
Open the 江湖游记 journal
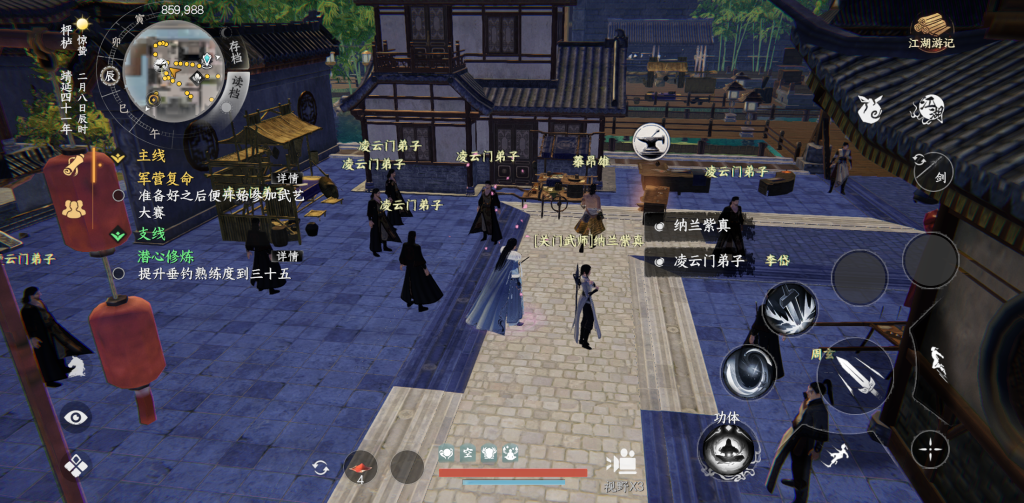point(931,30)
